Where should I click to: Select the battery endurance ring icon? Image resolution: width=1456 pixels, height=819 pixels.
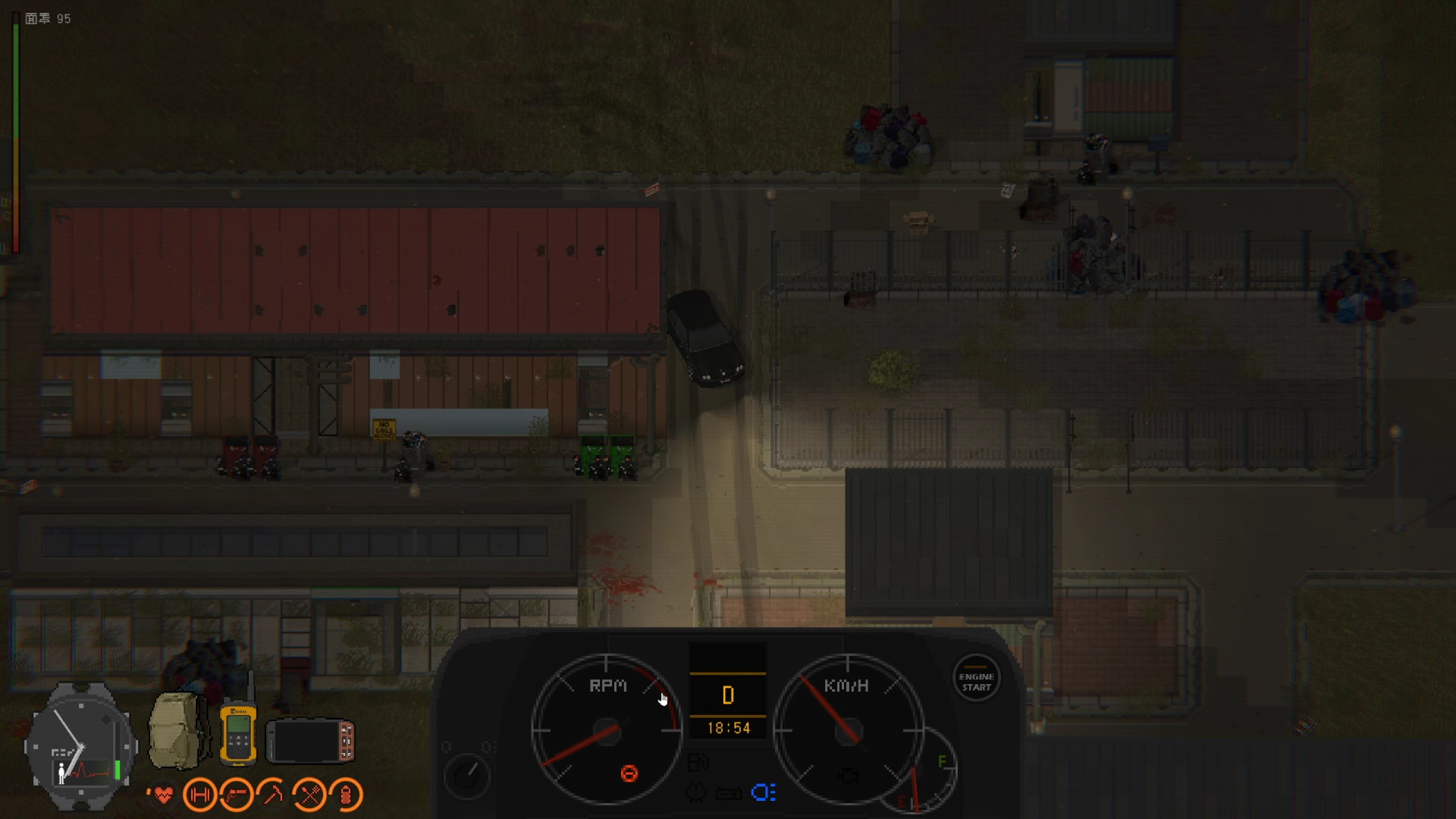pyautogui.click(x=345, y=795)
